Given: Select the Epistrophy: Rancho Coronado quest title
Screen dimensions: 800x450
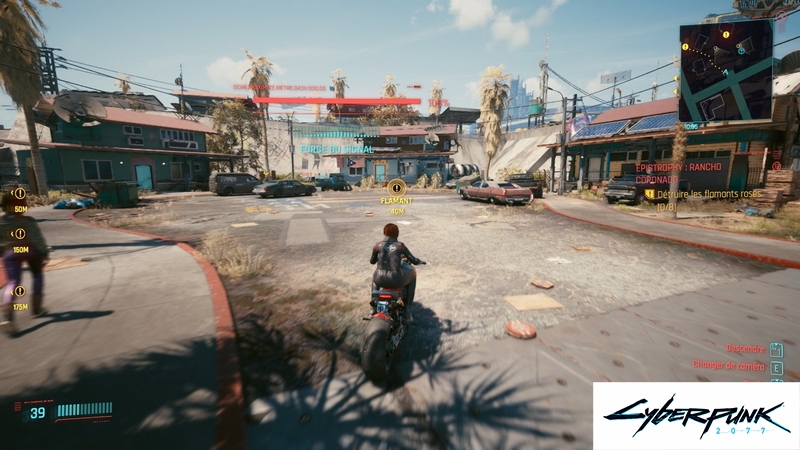Looking at the screenshot, I should 684,174.
